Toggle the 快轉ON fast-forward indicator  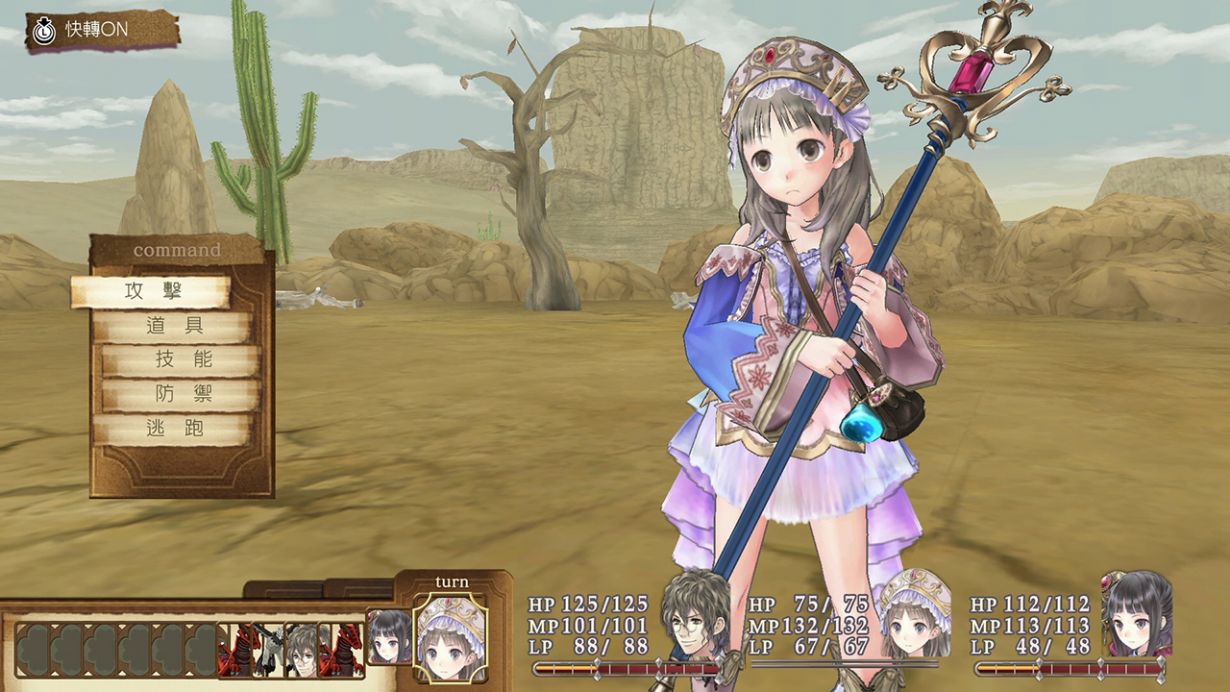point(100,30)
